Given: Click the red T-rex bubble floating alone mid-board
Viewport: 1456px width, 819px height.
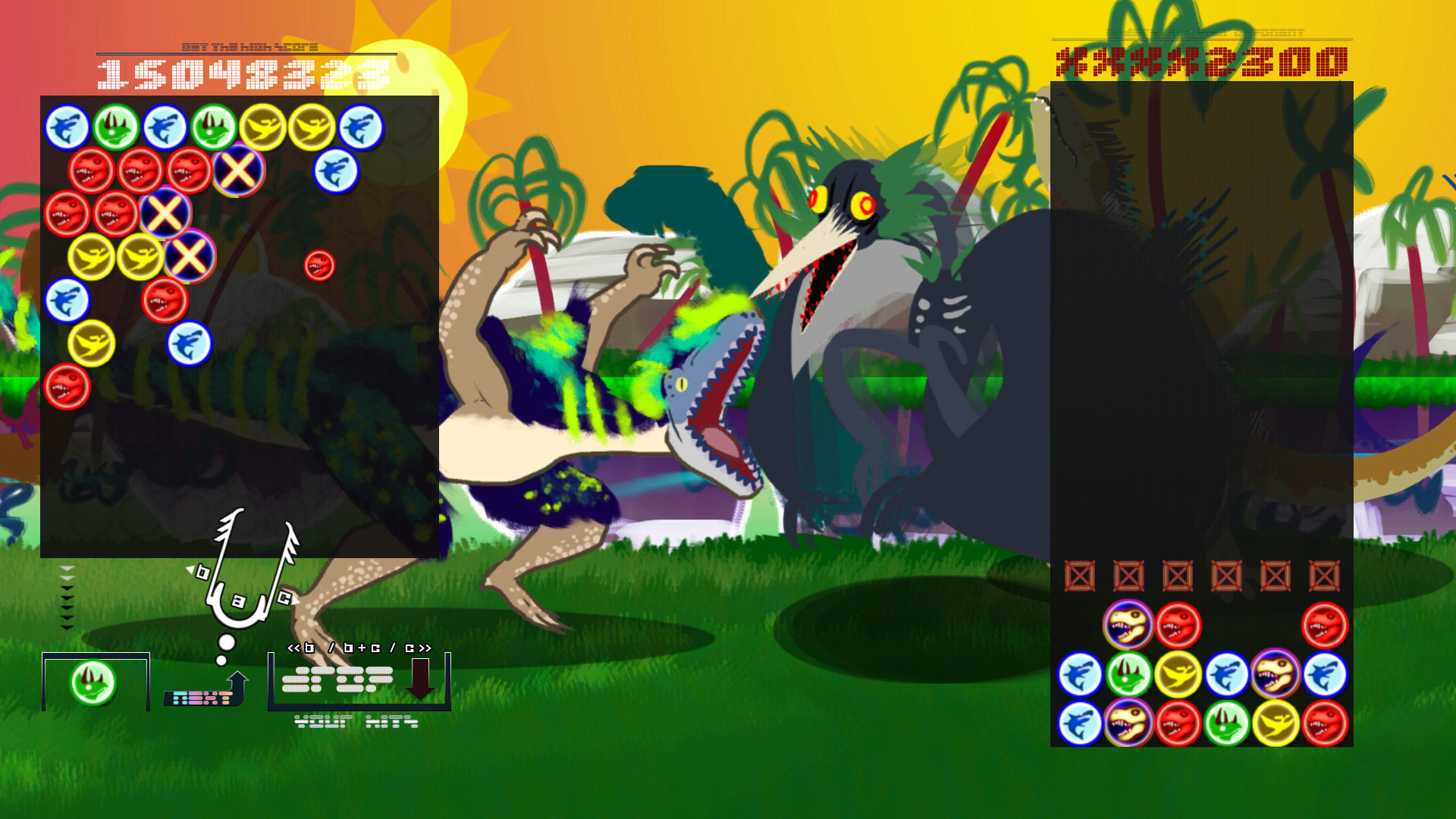Looking at the screenshot, I should [x=318, y=265].
